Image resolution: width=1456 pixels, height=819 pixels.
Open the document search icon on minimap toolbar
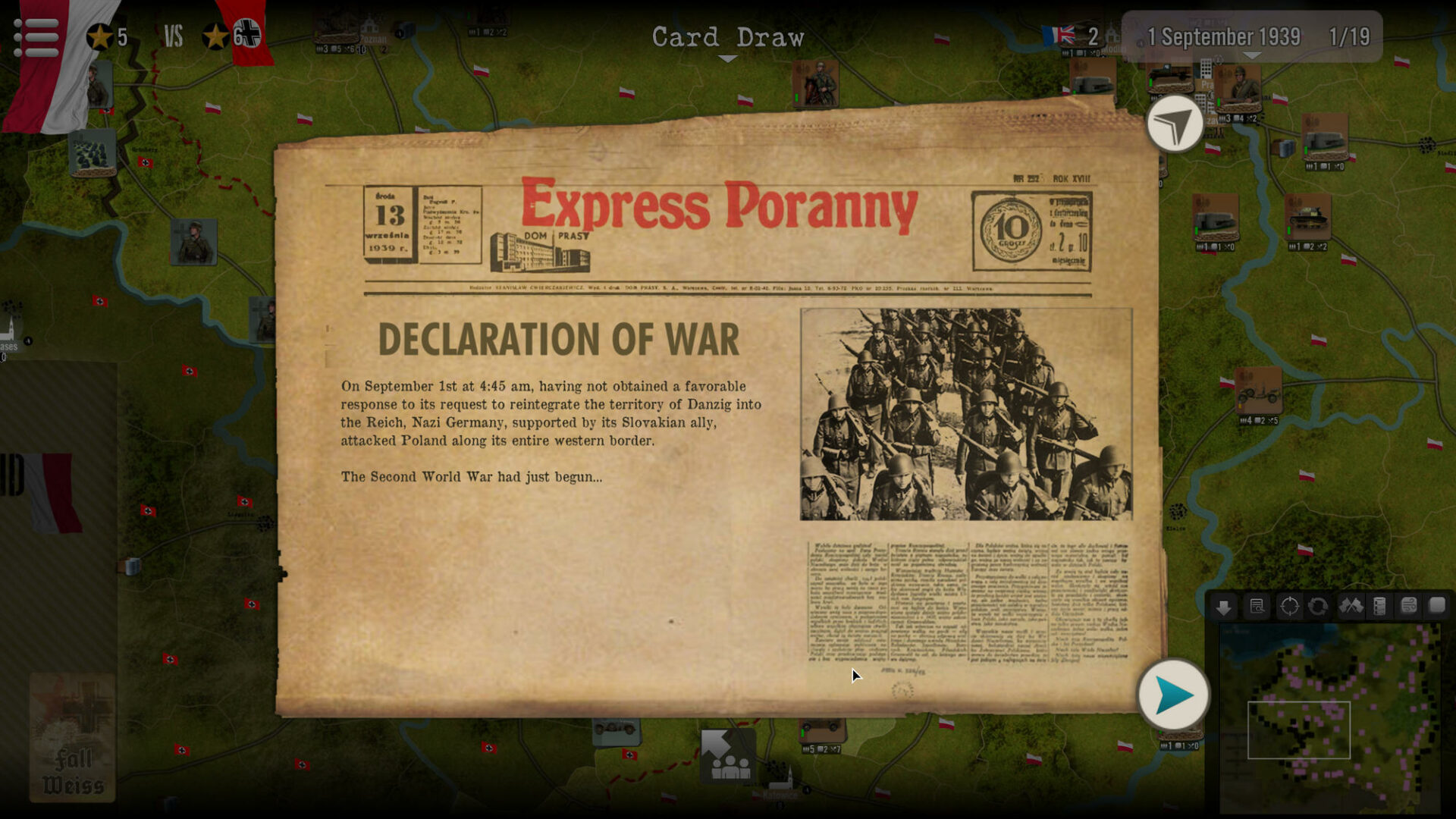1257,607
